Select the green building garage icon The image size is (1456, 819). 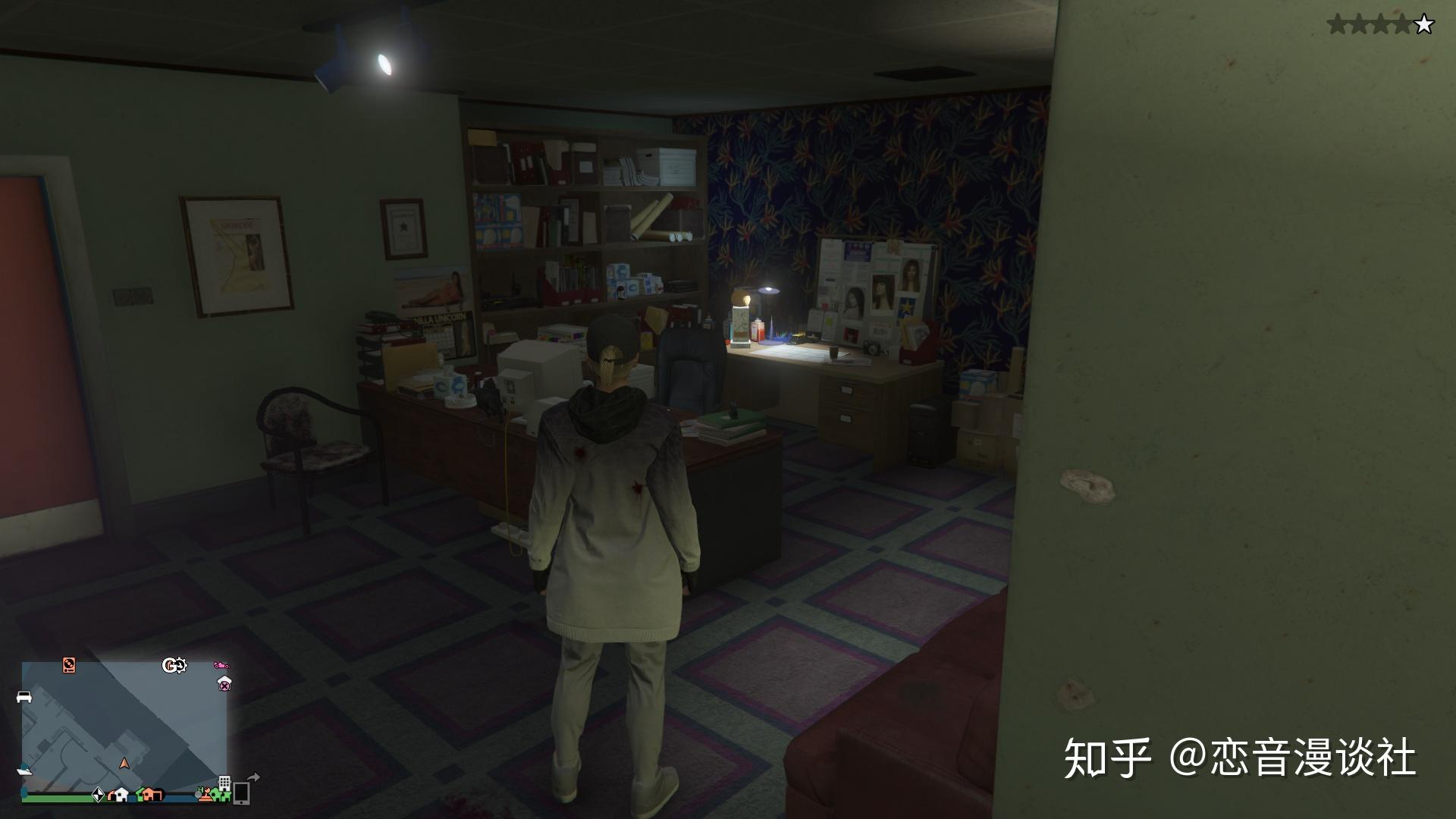click(x=222, y=795)
